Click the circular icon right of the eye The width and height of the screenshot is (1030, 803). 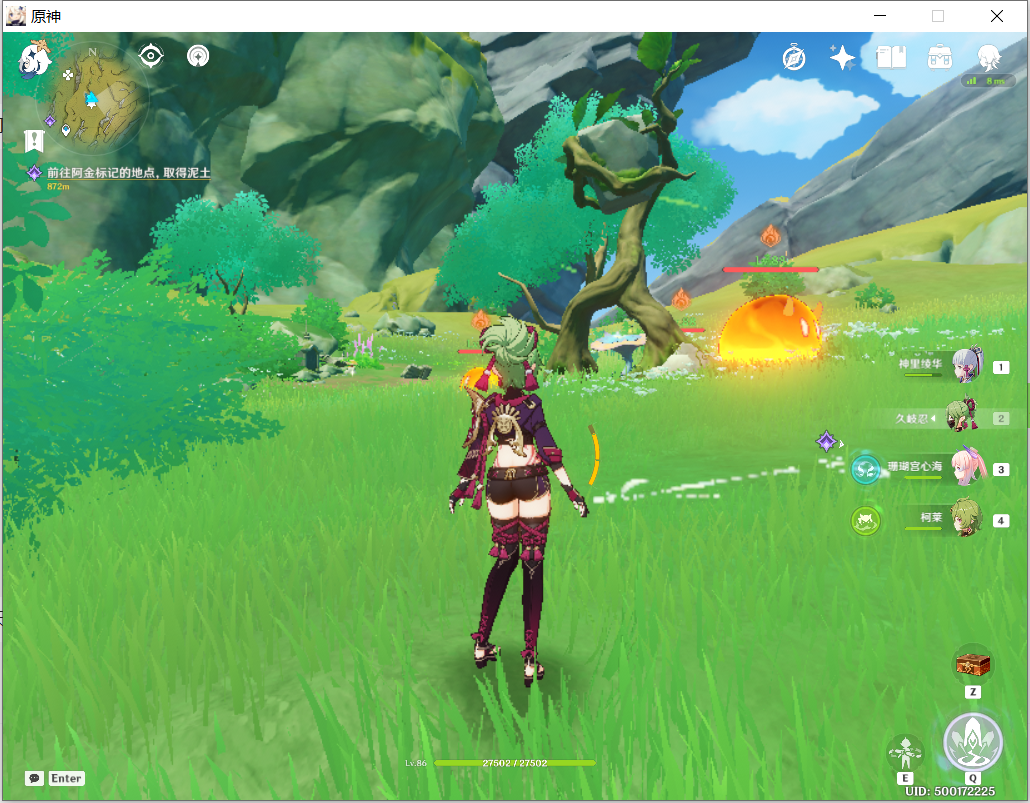point(198,56)
